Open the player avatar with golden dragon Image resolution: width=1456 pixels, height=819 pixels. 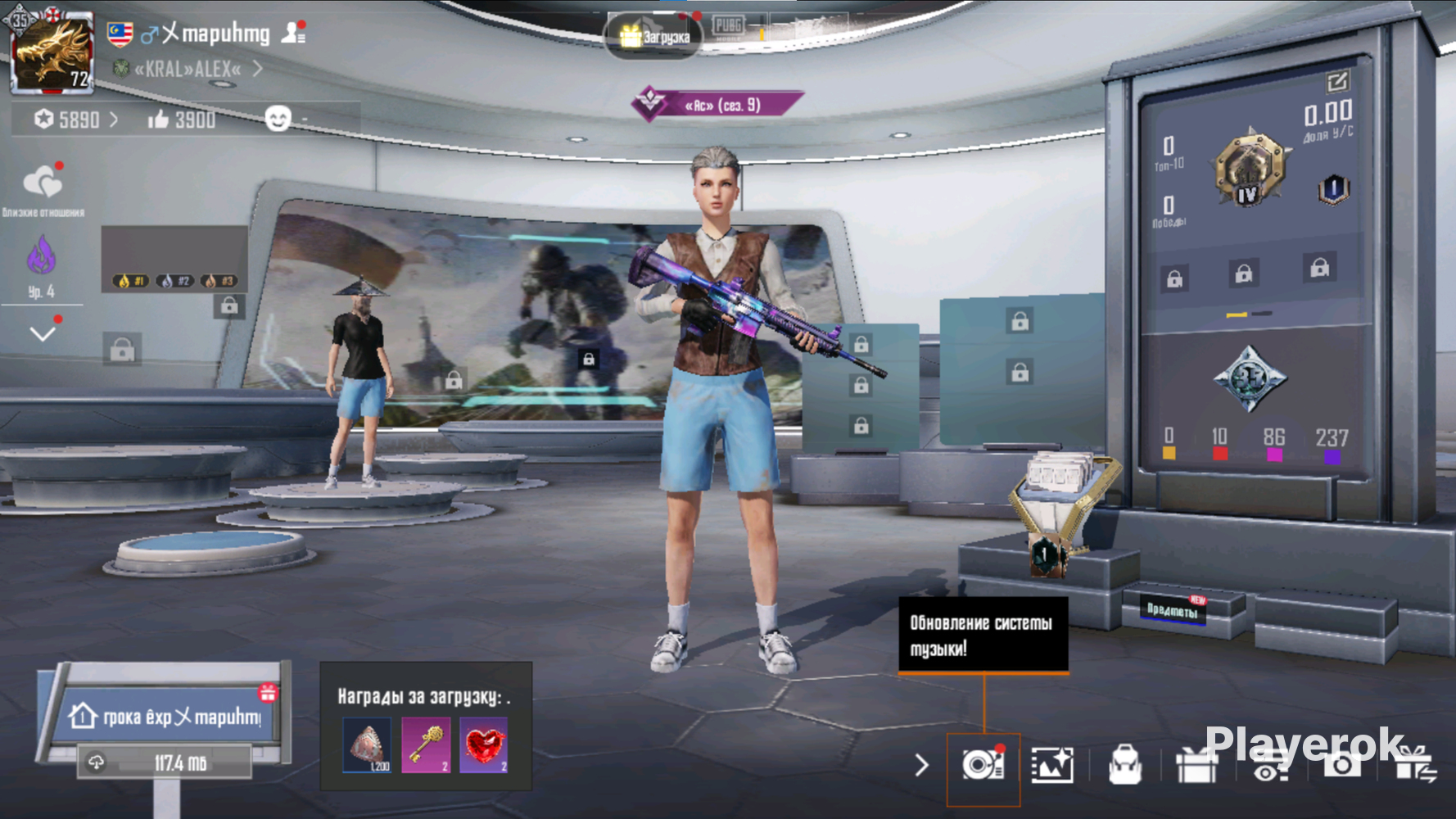pos(51,52)
